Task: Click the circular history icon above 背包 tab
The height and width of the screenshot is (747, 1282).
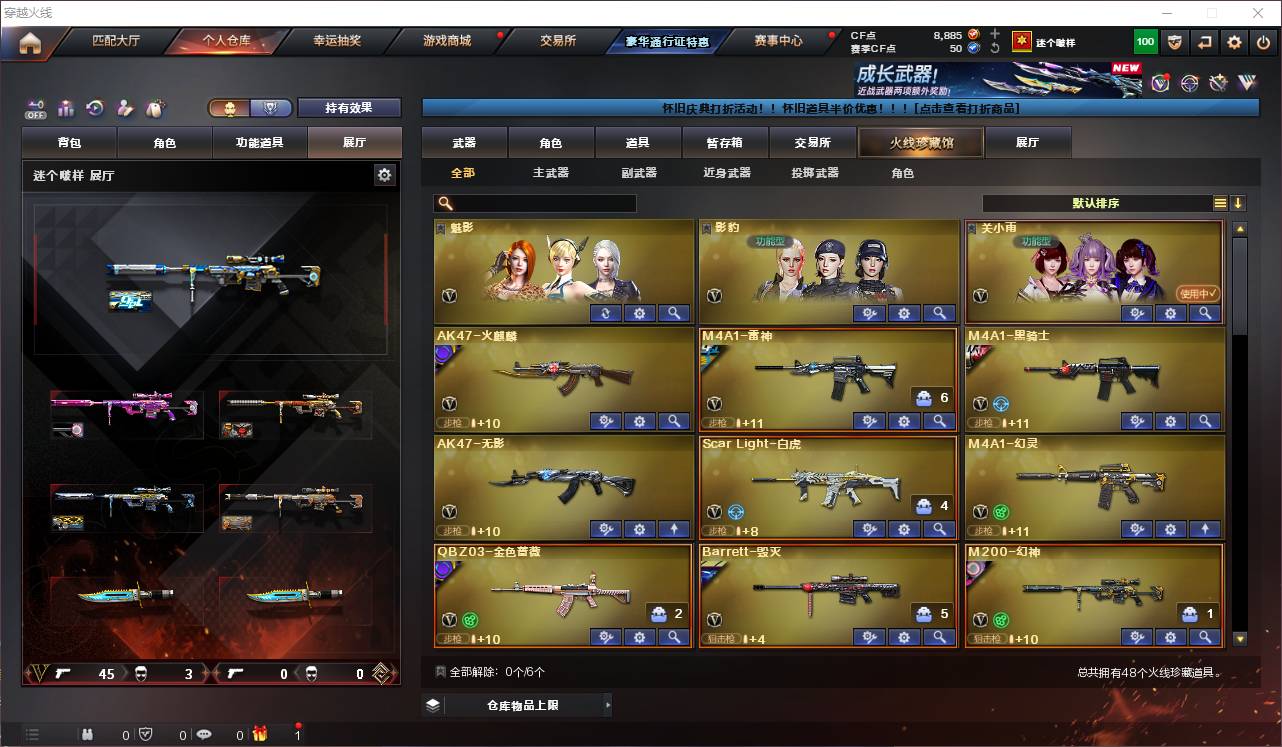Action: 95,108
